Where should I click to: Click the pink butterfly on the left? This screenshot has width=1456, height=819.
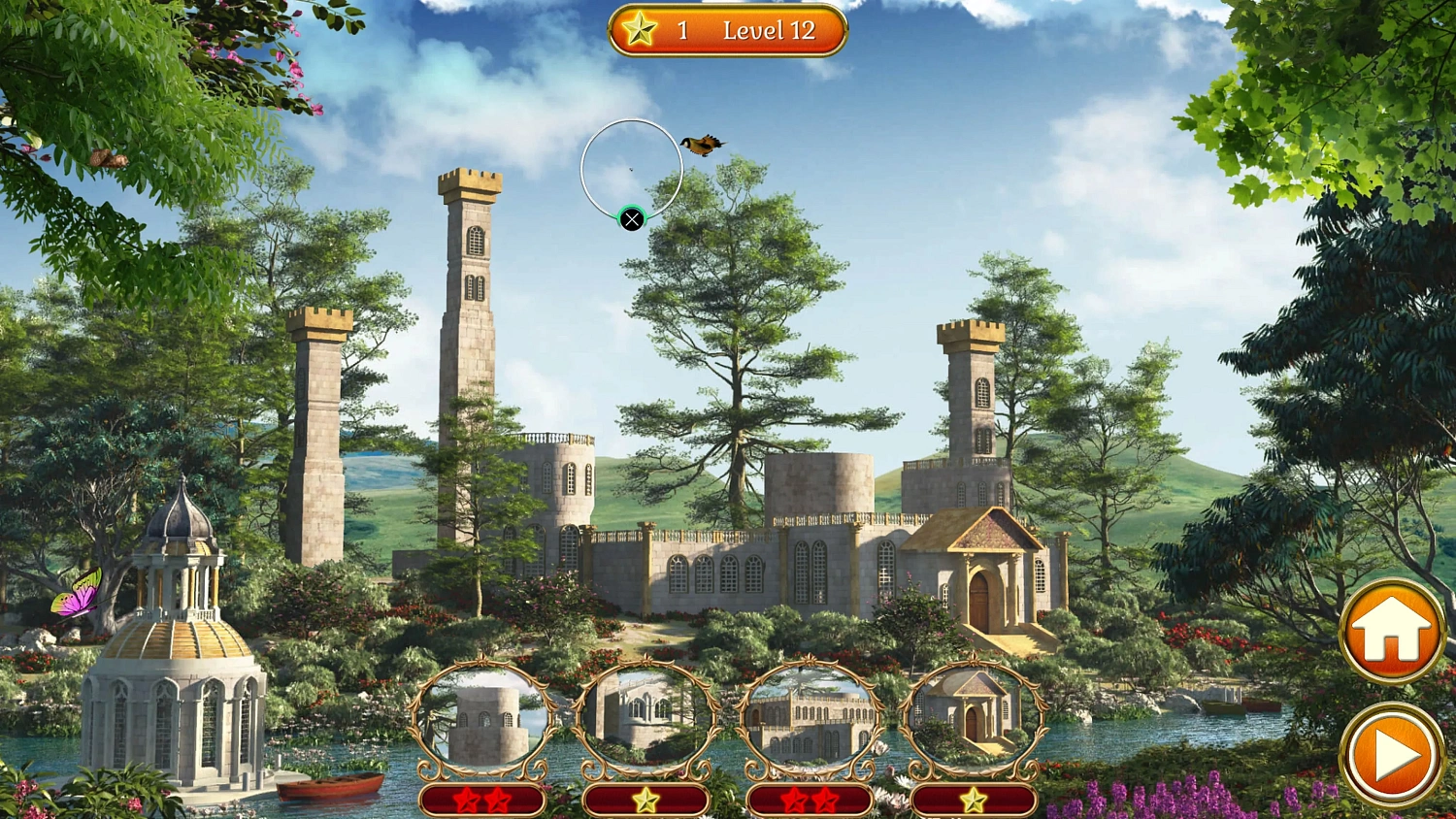80,594
